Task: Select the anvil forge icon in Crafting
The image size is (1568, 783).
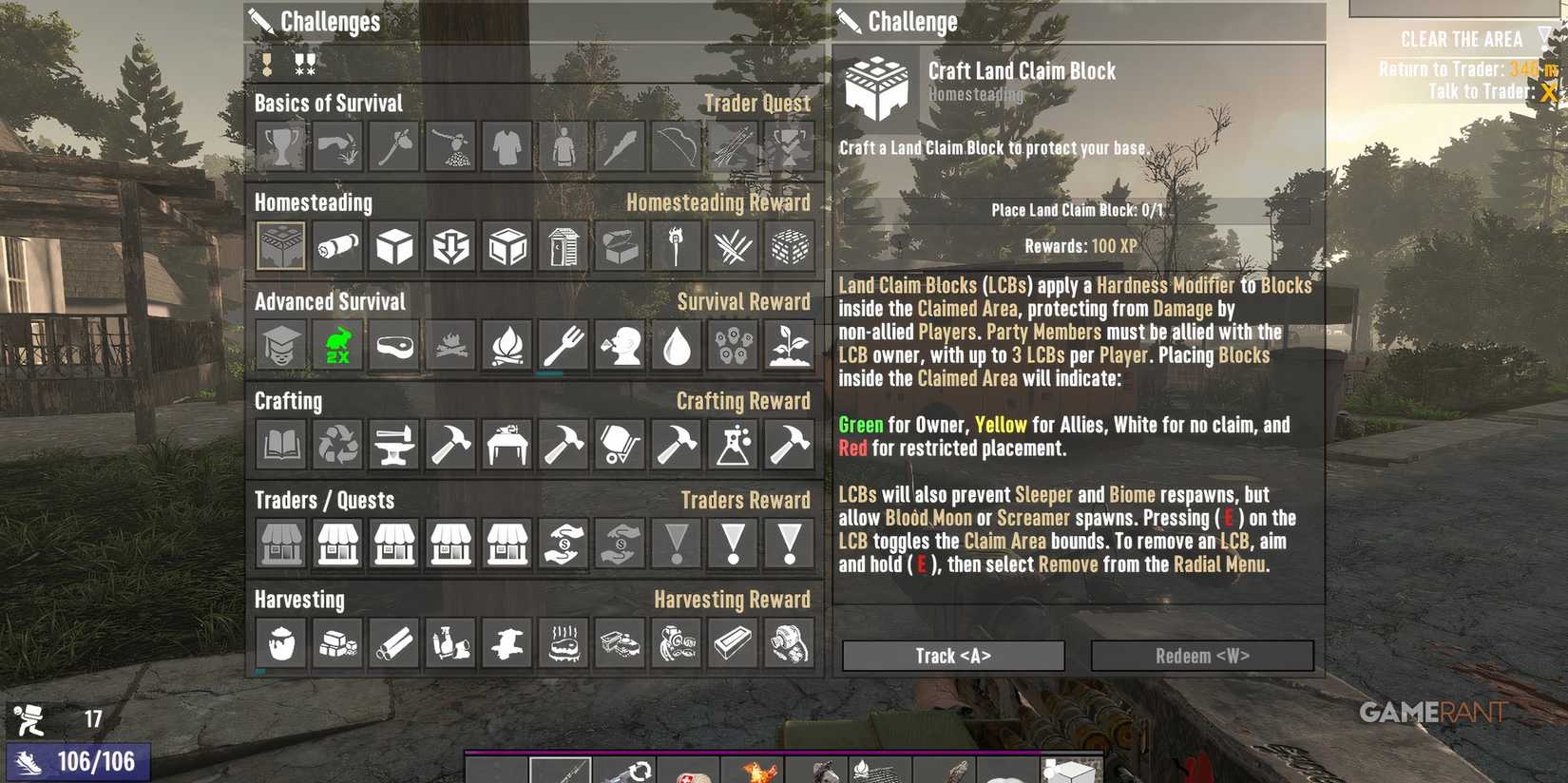Action: tap(393, 444)
